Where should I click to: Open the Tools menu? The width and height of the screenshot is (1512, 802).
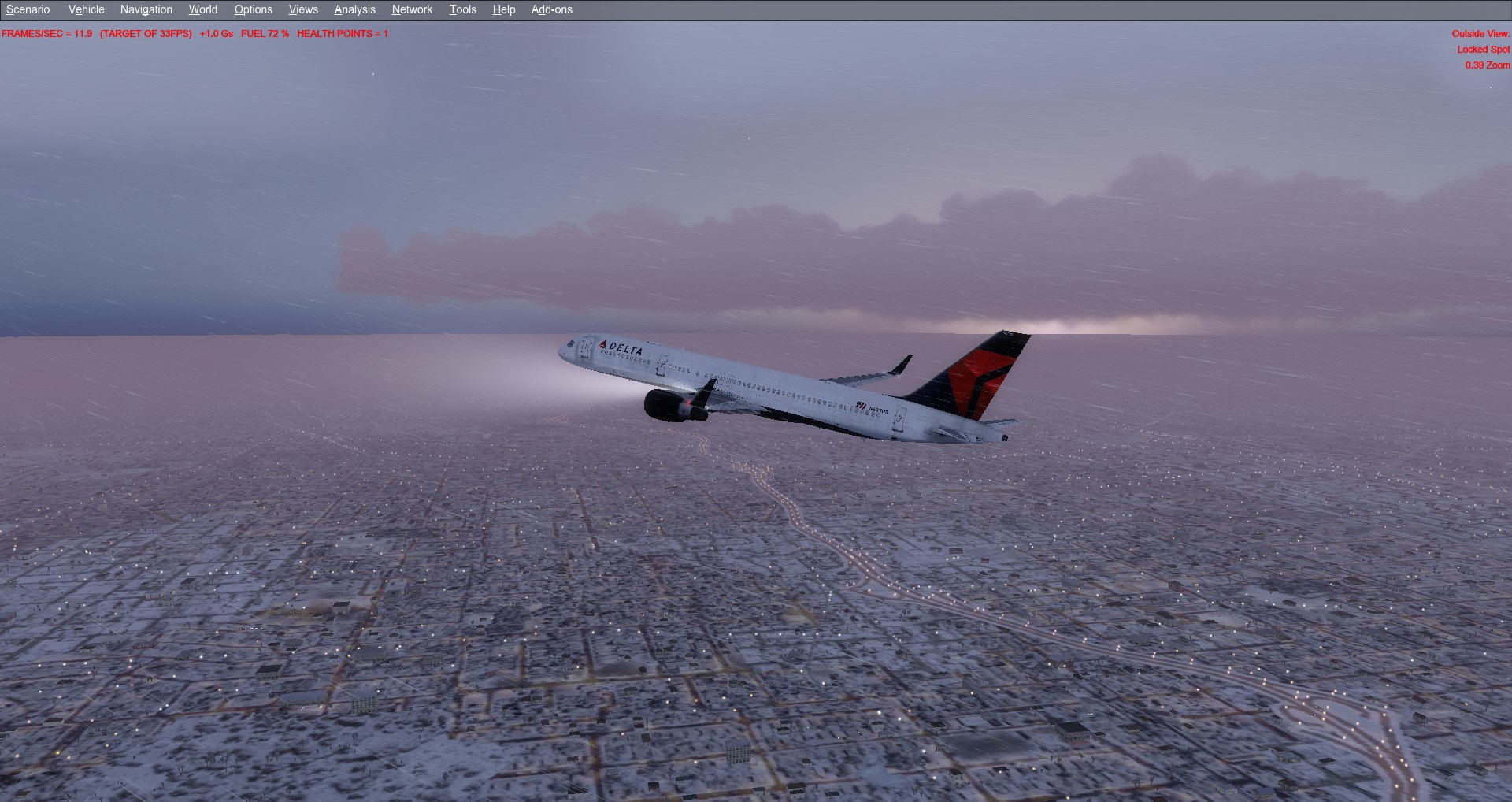click(x=462, y=9)
